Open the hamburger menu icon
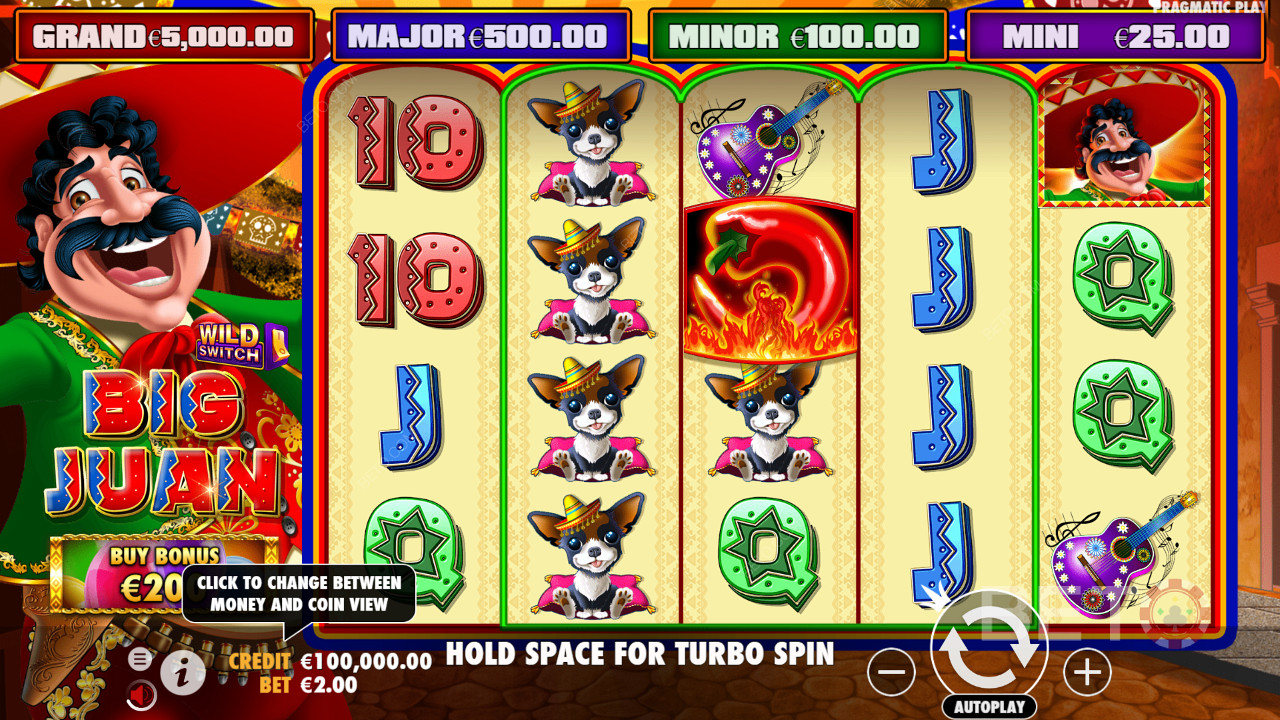The width and height of the screenshot is (1280, 720). click(x=140, y=659)
